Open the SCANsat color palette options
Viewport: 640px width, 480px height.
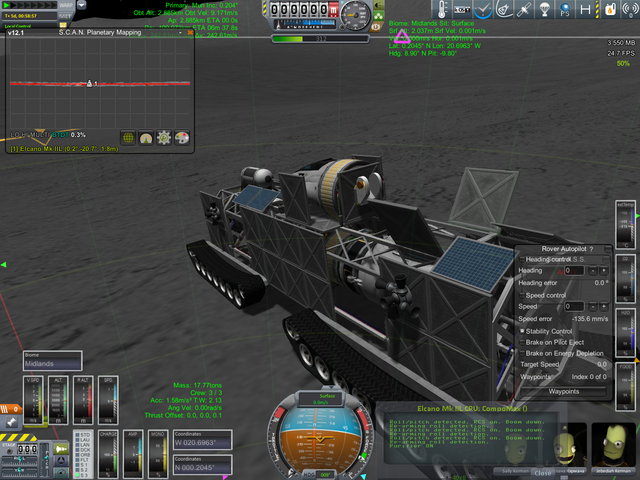(x=184, y=137)
